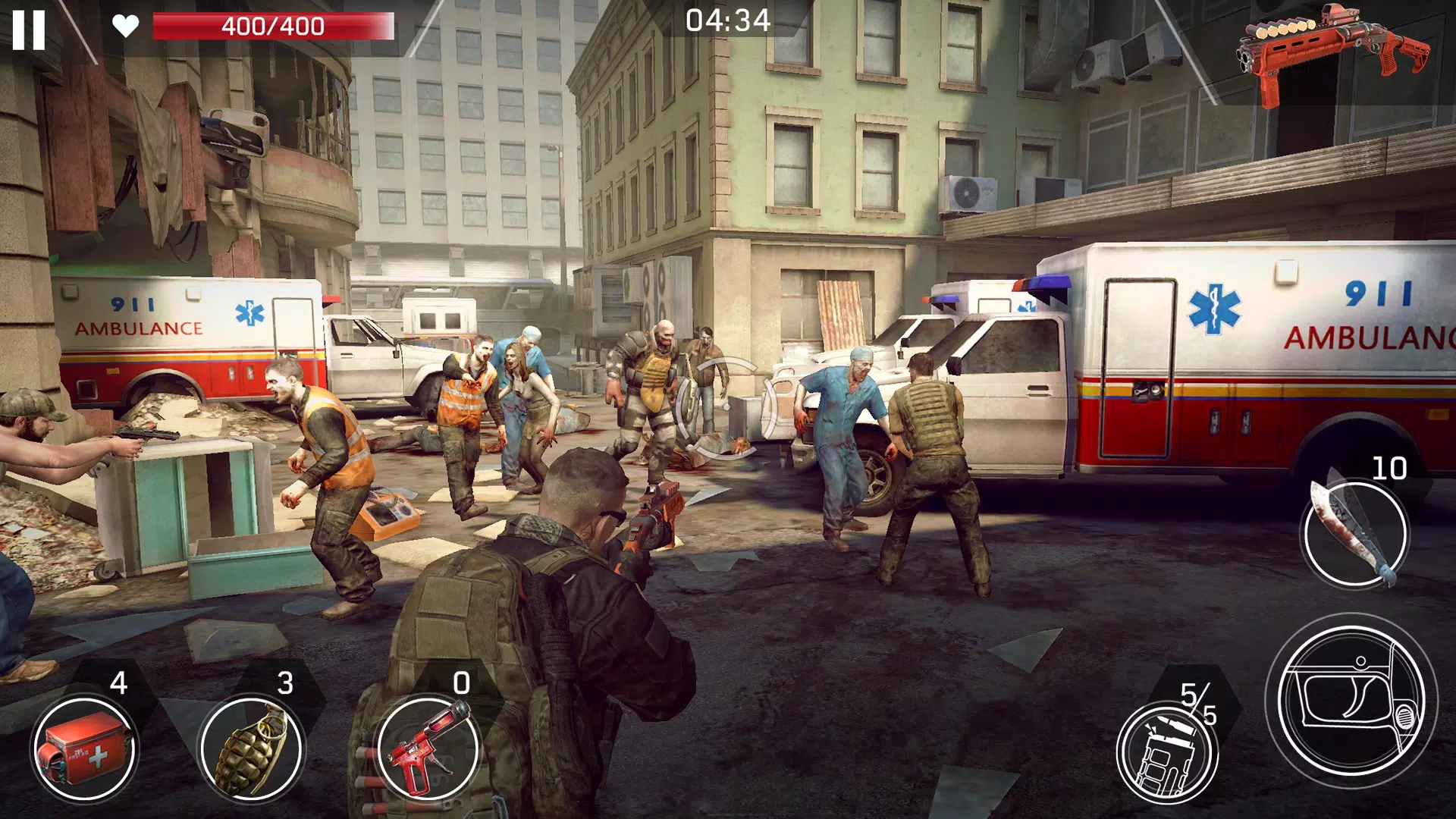This screenshot has width=1456, height=819.
Task: Reload the shotgun magazine
Action: tap(1166, 751)
